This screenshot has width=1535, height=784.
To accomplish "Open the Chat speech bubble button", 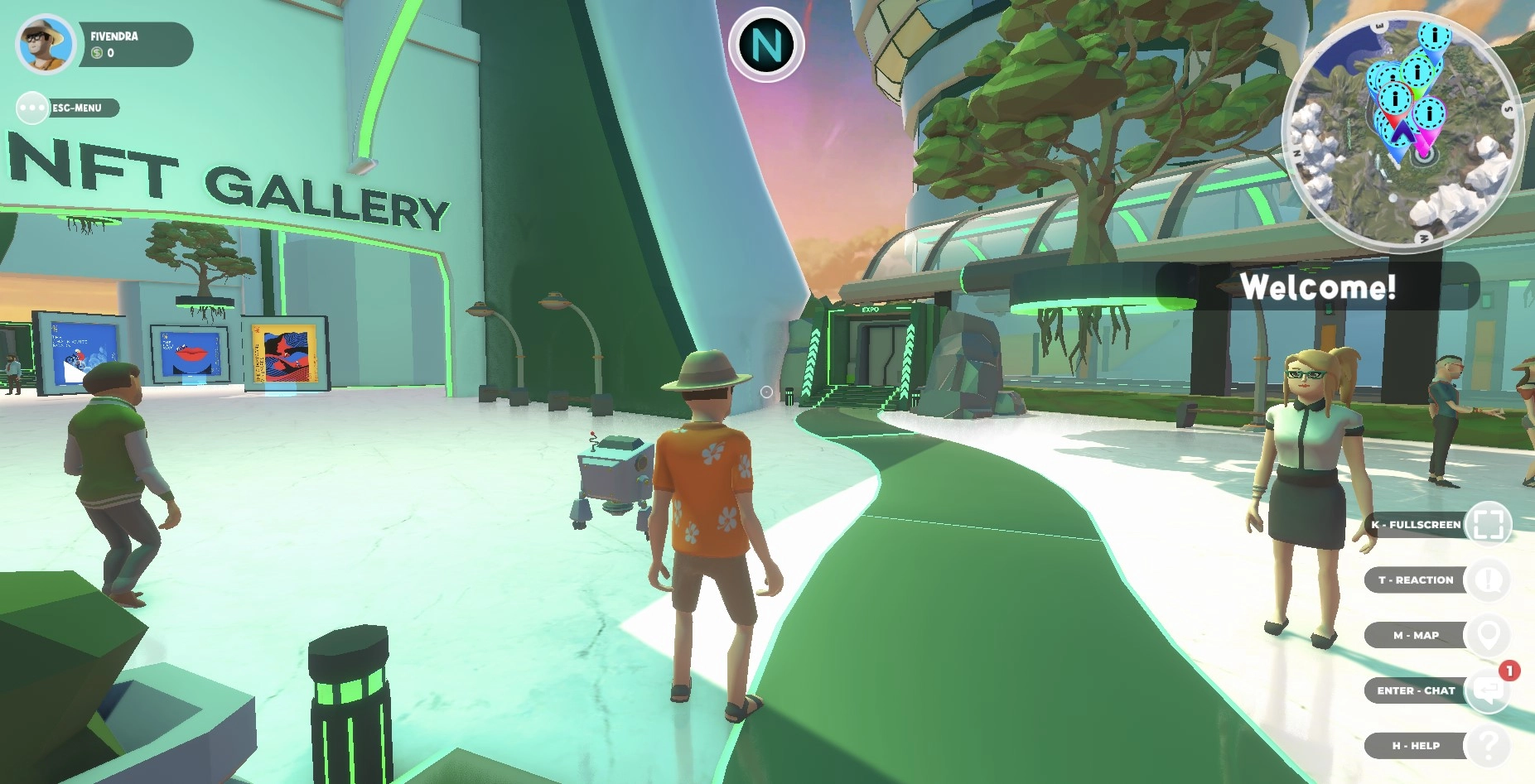I will click(1488, 690).
